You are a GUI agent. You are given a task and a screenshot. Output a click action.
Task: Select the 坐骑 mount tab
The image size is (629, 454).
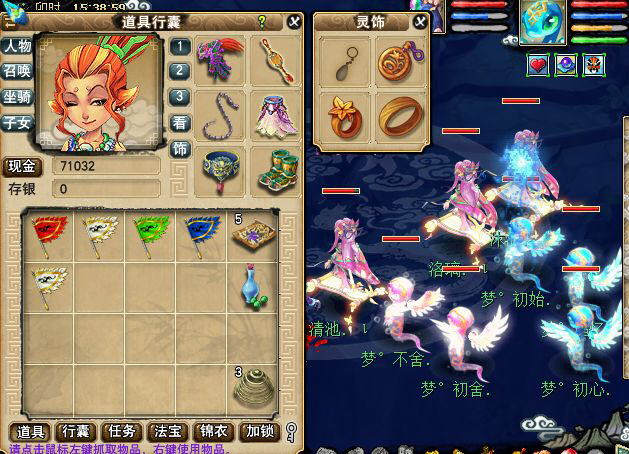pos(16,97)
